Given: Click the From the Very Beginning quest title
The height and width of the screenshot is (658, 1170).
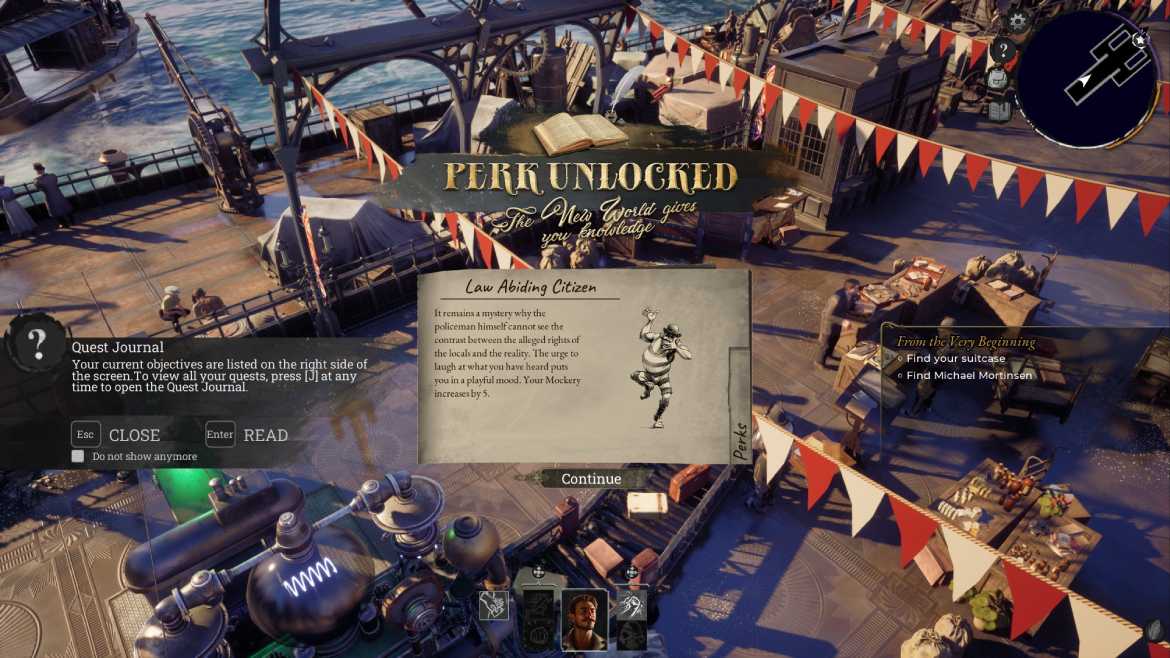Looking at the screenshot, I should pos(965,341).
